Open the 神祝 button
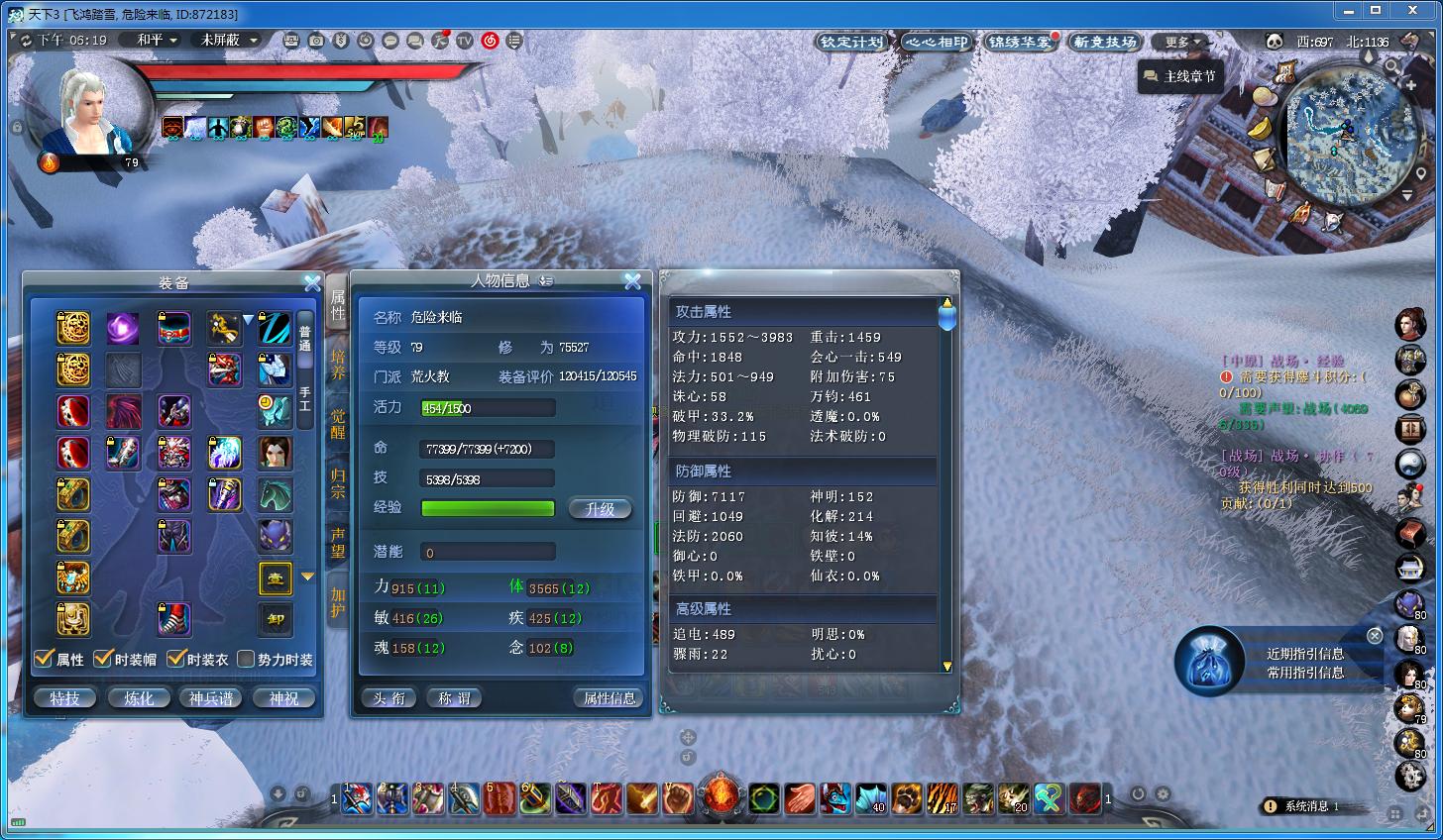Viewport: 1443px width, 840px height. (x=283, y=698)
